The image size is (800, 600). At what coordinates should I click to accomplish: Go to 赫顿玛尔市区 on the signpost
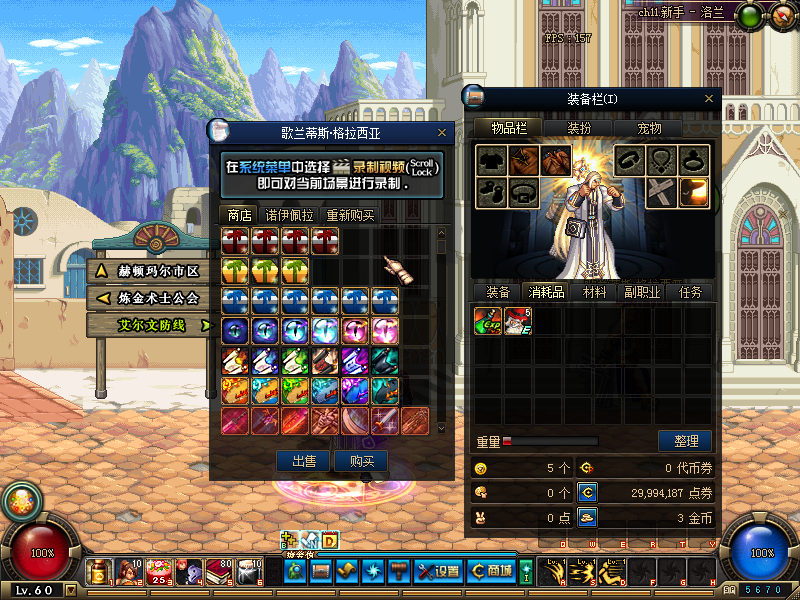[152, 271]
